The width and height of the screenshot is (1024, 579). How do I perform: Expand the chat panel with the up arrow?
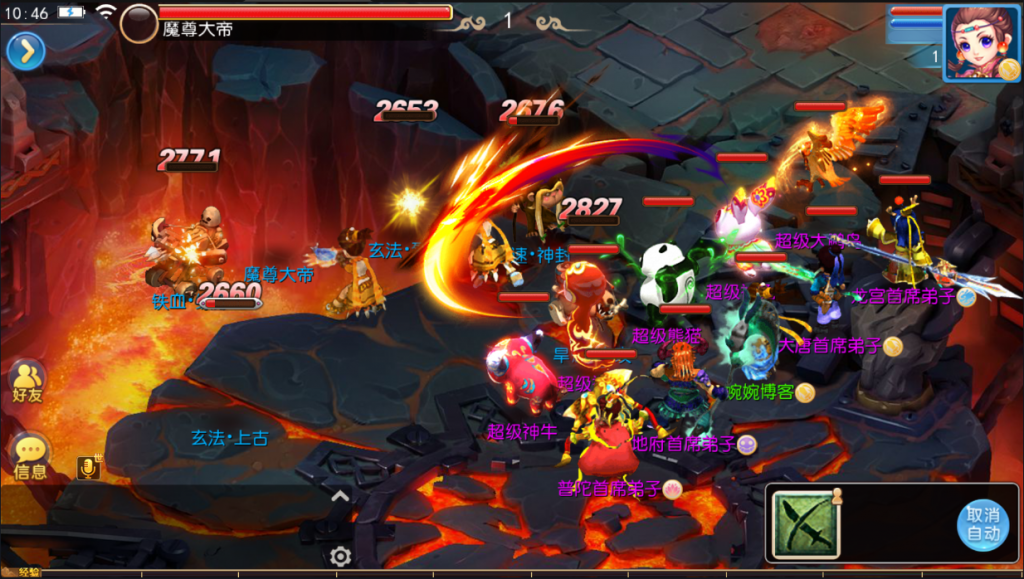(x=340, y=495)
